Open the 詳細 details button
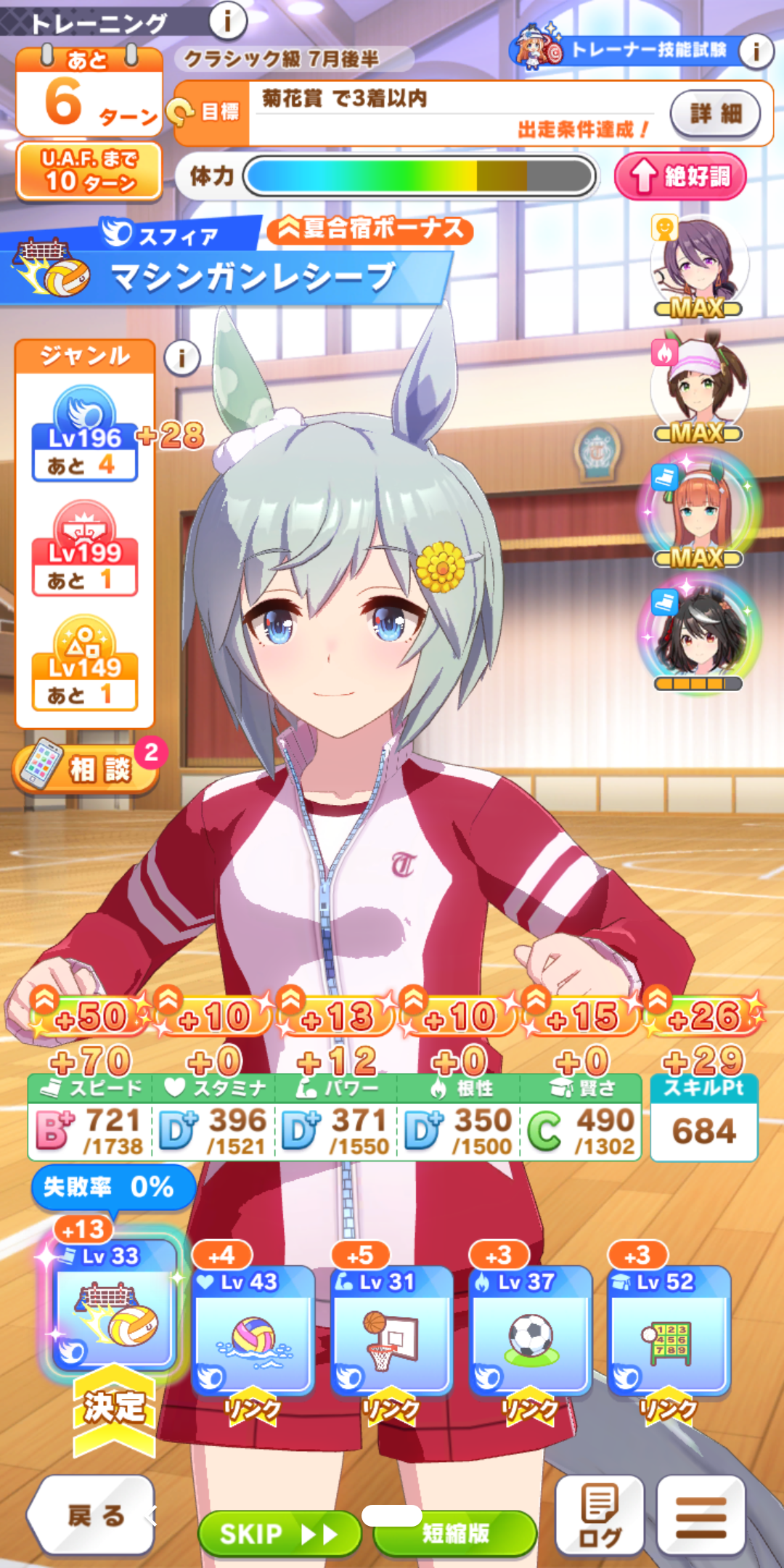 pos(715,113)
